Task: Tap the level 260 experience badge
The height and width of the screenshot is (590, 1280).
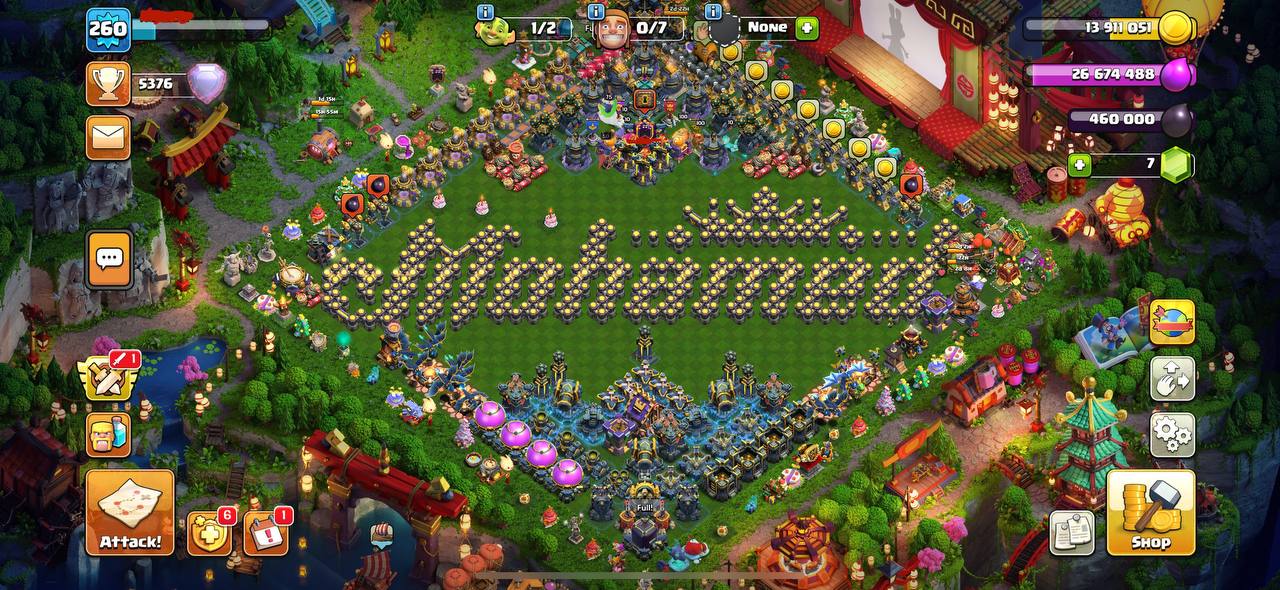Action: click(108, 28)
